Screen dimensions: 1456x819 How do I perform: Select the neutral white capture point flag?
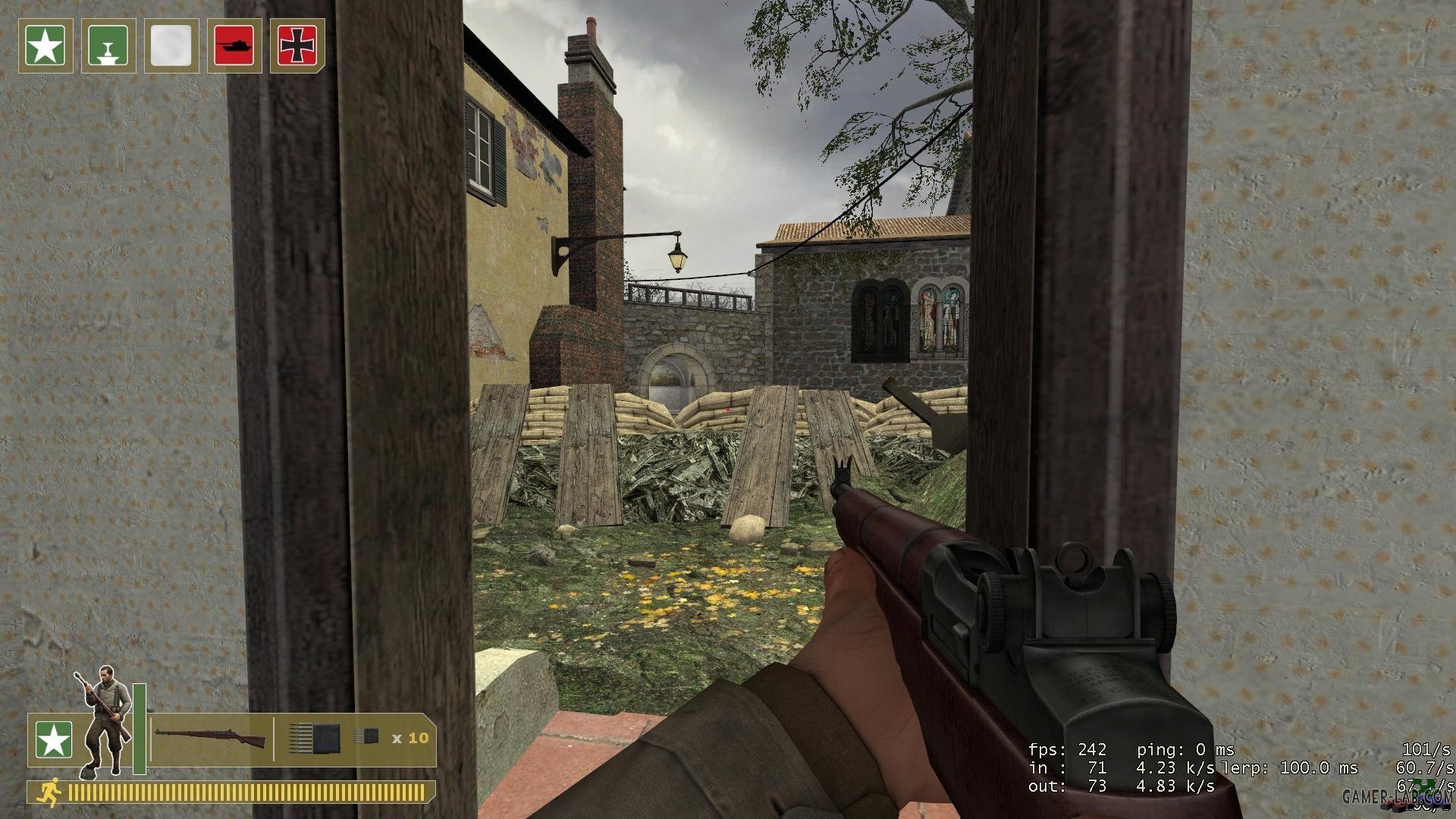coord(171,46)
